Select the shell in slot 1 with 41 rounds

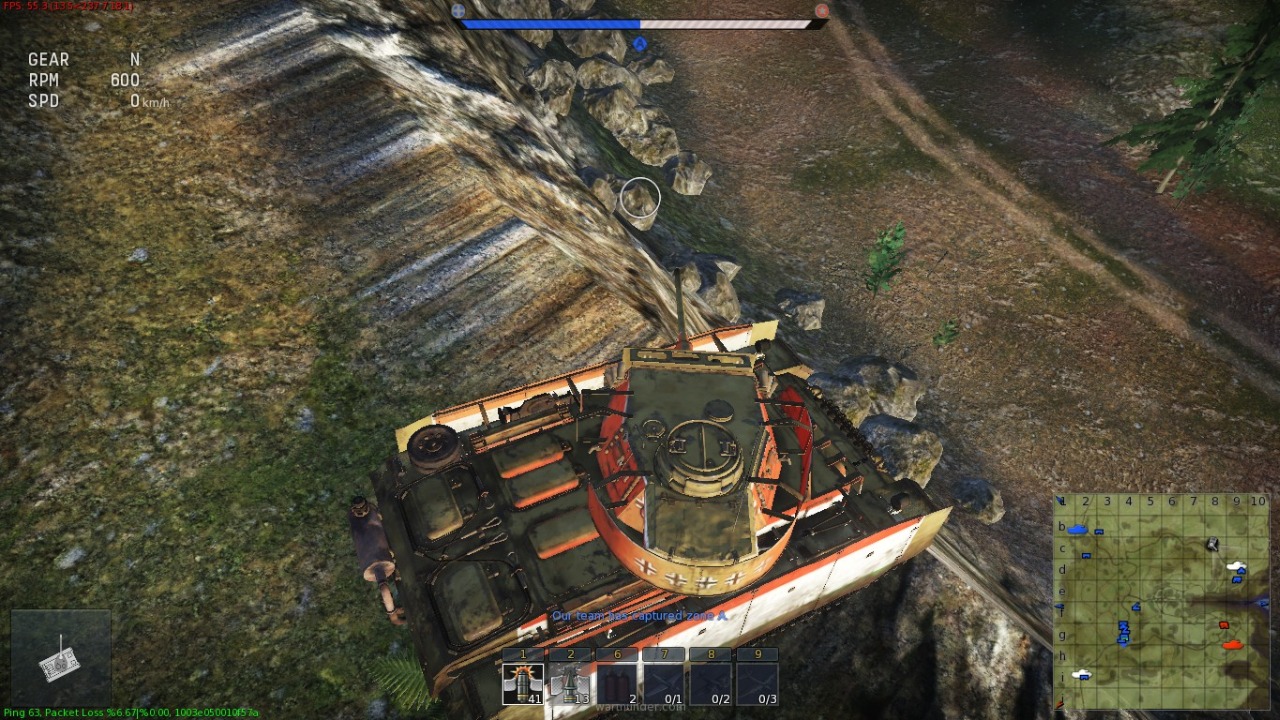tap(523, 684)
